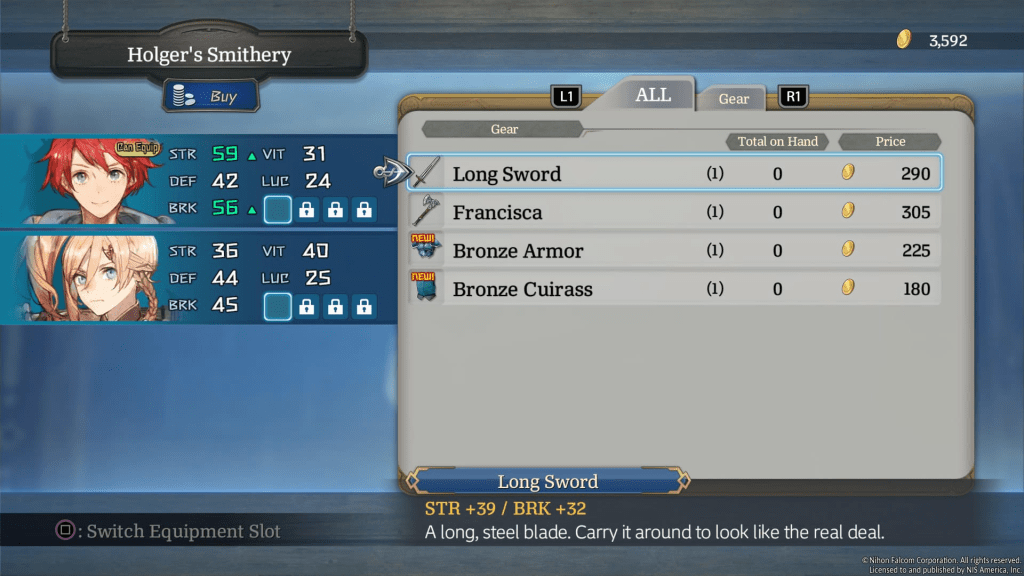Select the Long Sword shop entry
Screen dimensions: 1024x576
click(673, 173)
